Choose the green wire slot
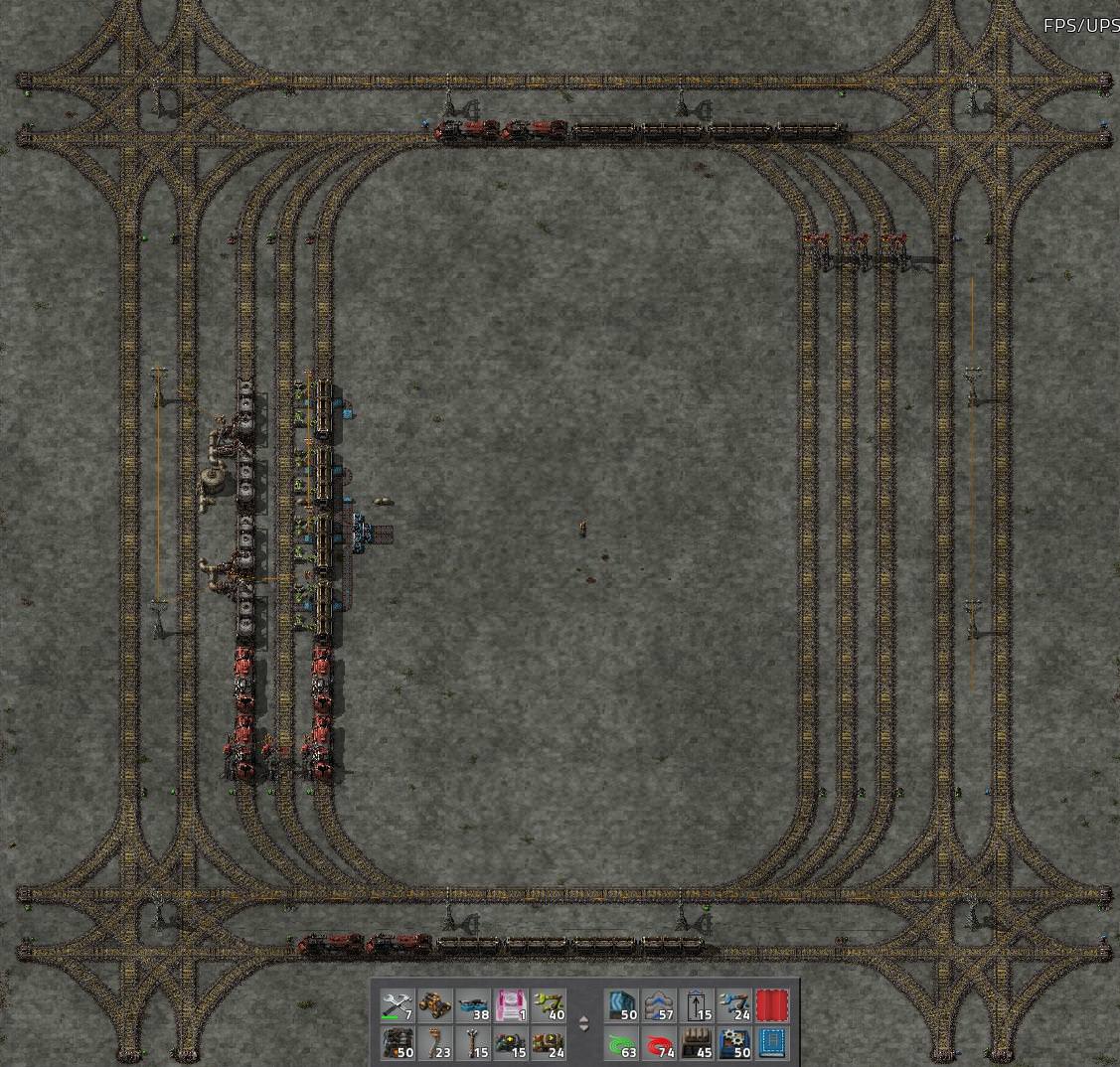The width and height of the screenshot is (1120, 1067). point(622,1044)
